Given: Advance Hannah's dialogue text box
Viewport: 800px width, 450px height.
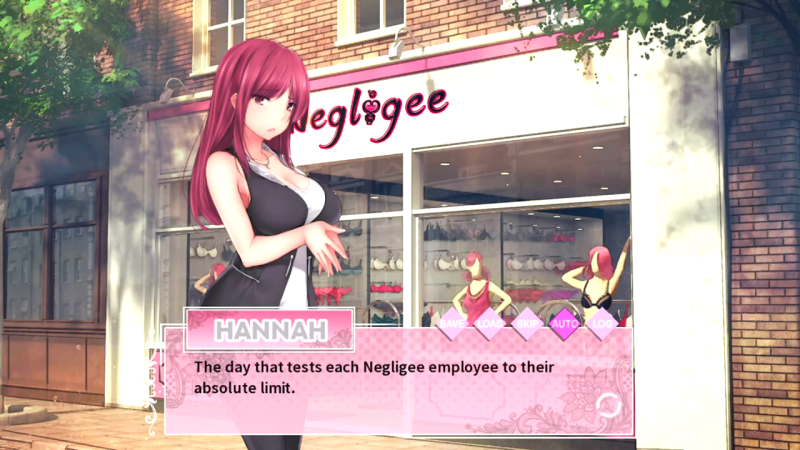Looking at the screenshot, I should point(400,380).
